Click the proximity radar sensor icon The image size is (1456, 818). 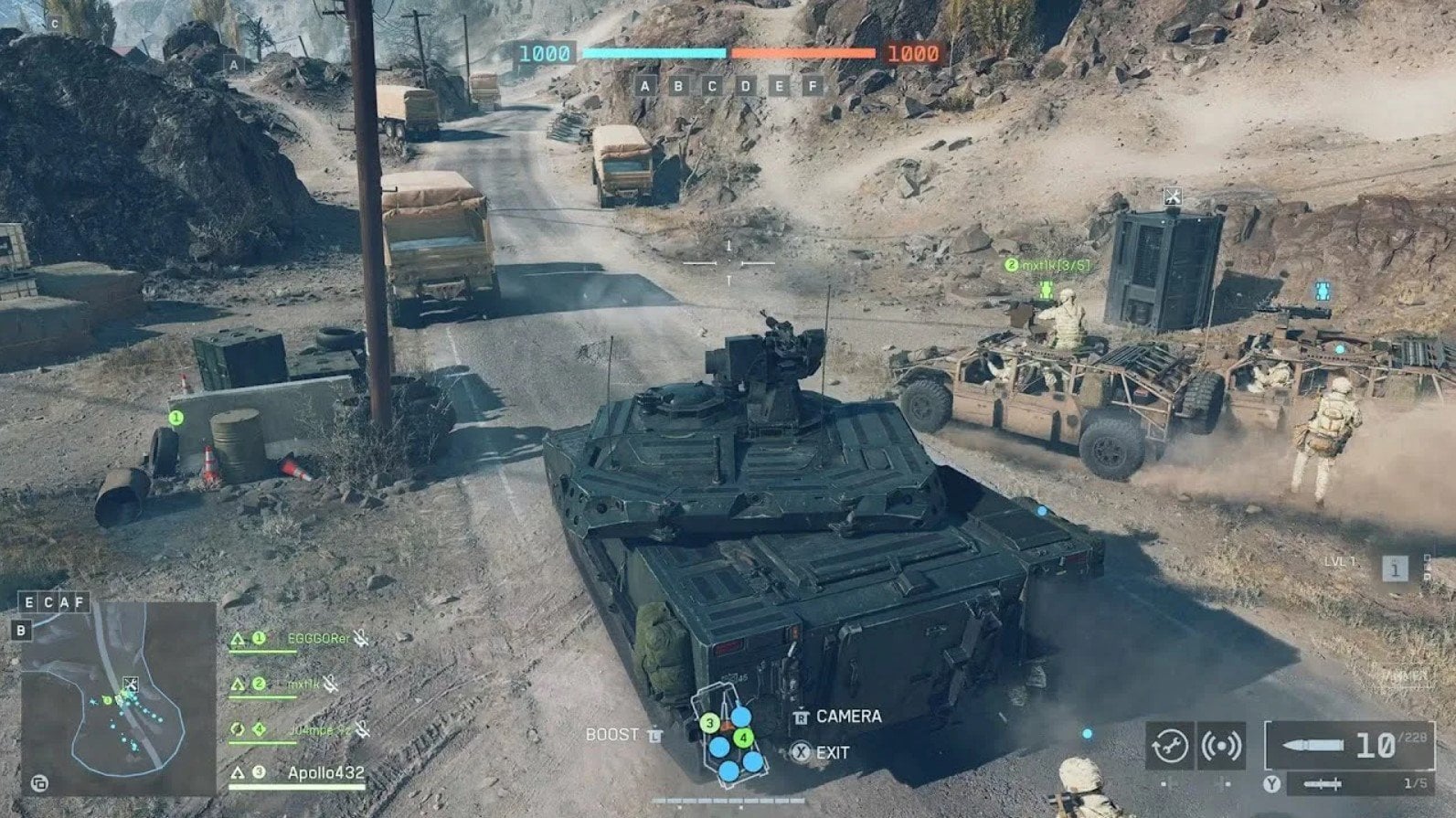click(1222, 746)
